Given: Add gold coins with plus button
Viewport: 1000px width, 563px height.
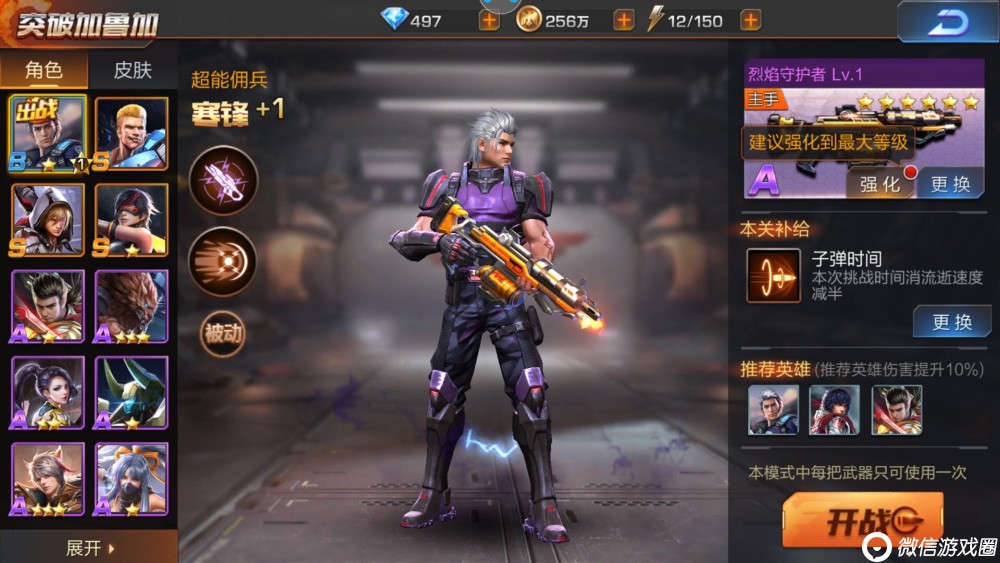Looking at the screenshot, I should tap(622, 20).
